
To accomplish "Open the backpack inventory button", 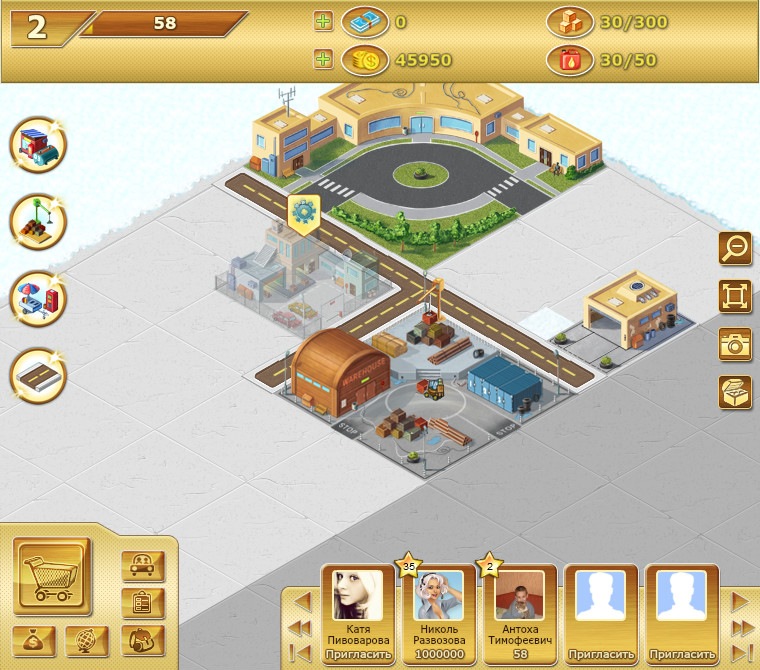I will (x=142, y=640).
